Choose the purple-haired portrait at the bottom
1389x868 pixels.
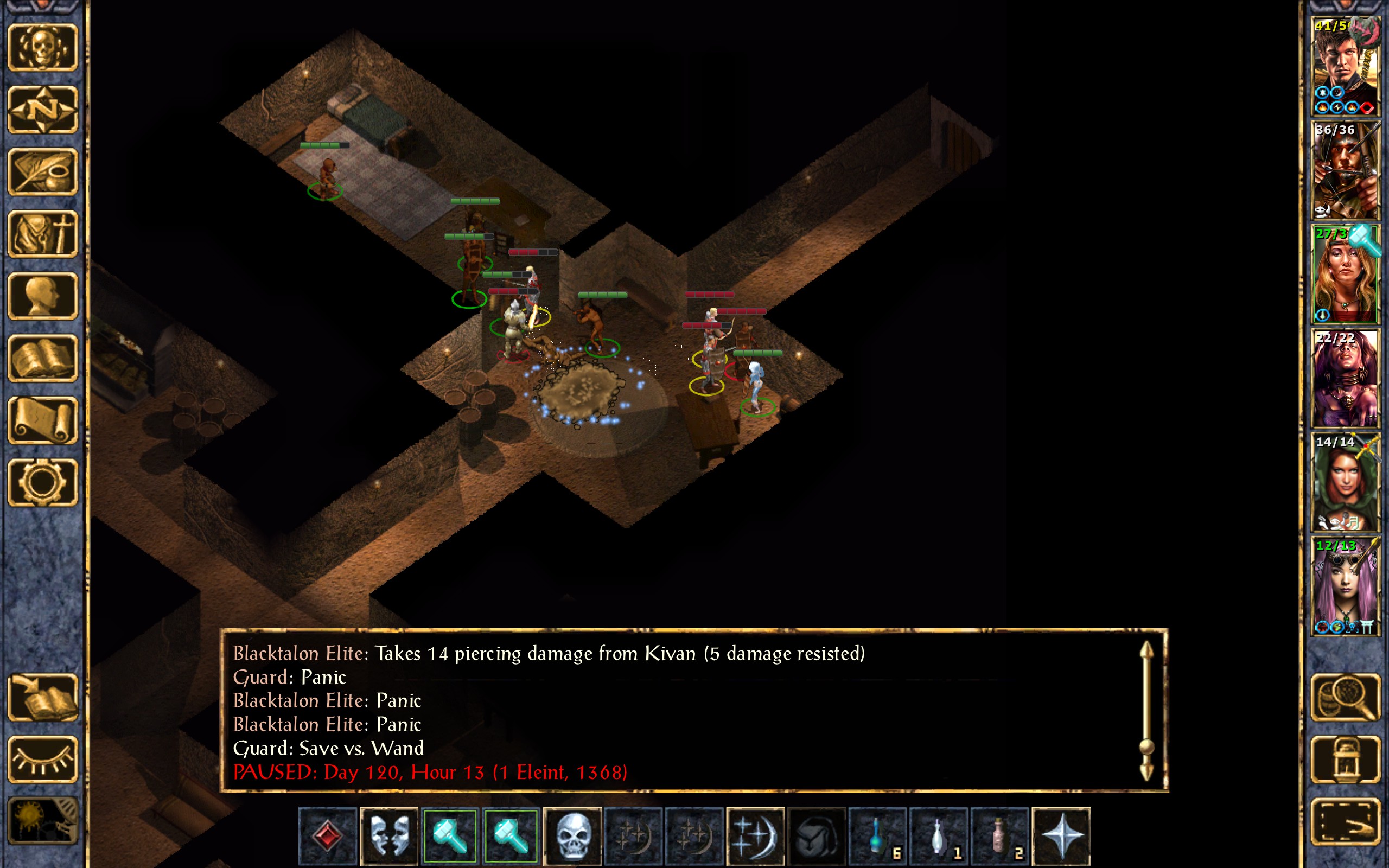[1345, 586]
